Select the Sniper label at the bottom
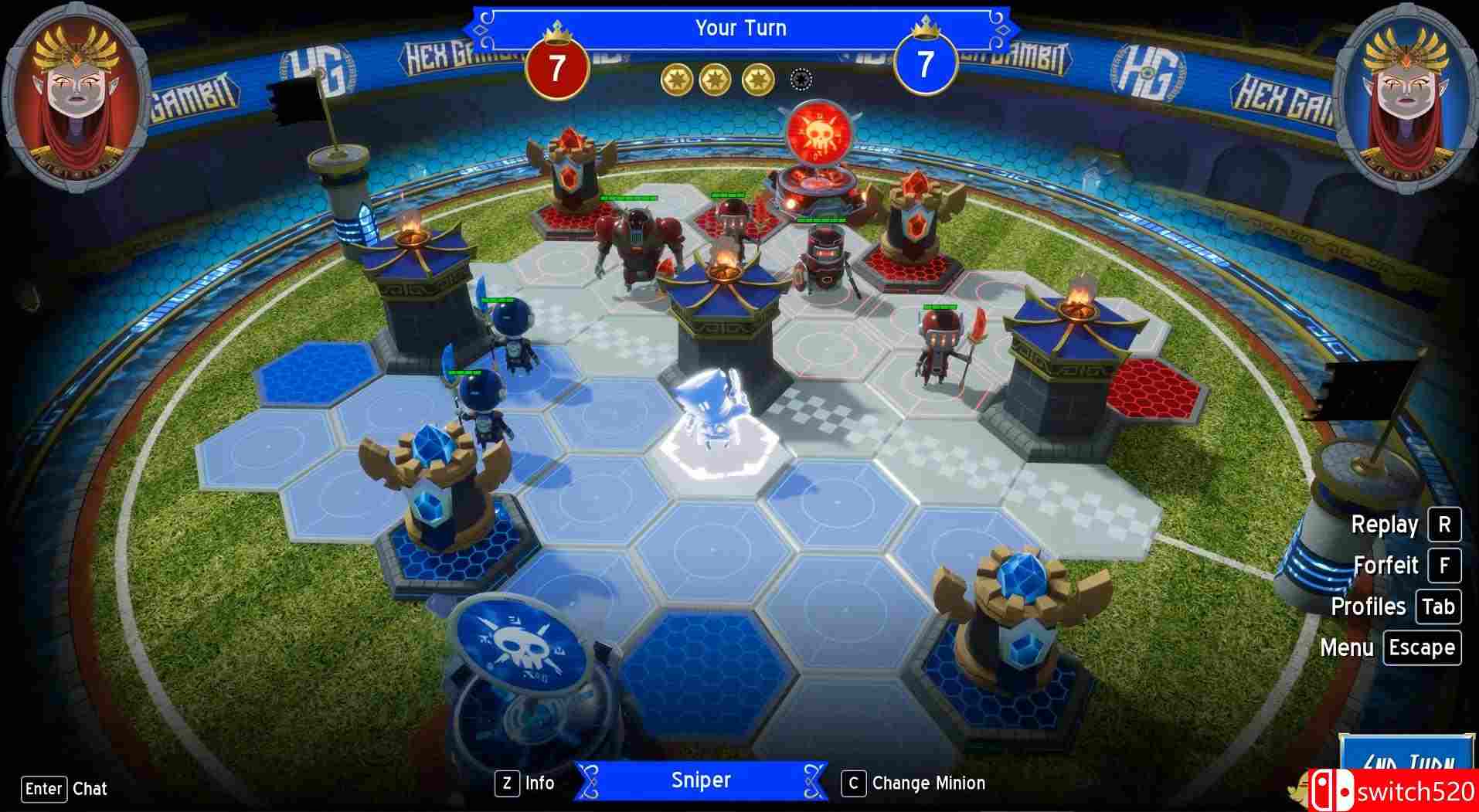This screenshot has height=812, width=1479. pyautogui.click(x=700, y=780)
